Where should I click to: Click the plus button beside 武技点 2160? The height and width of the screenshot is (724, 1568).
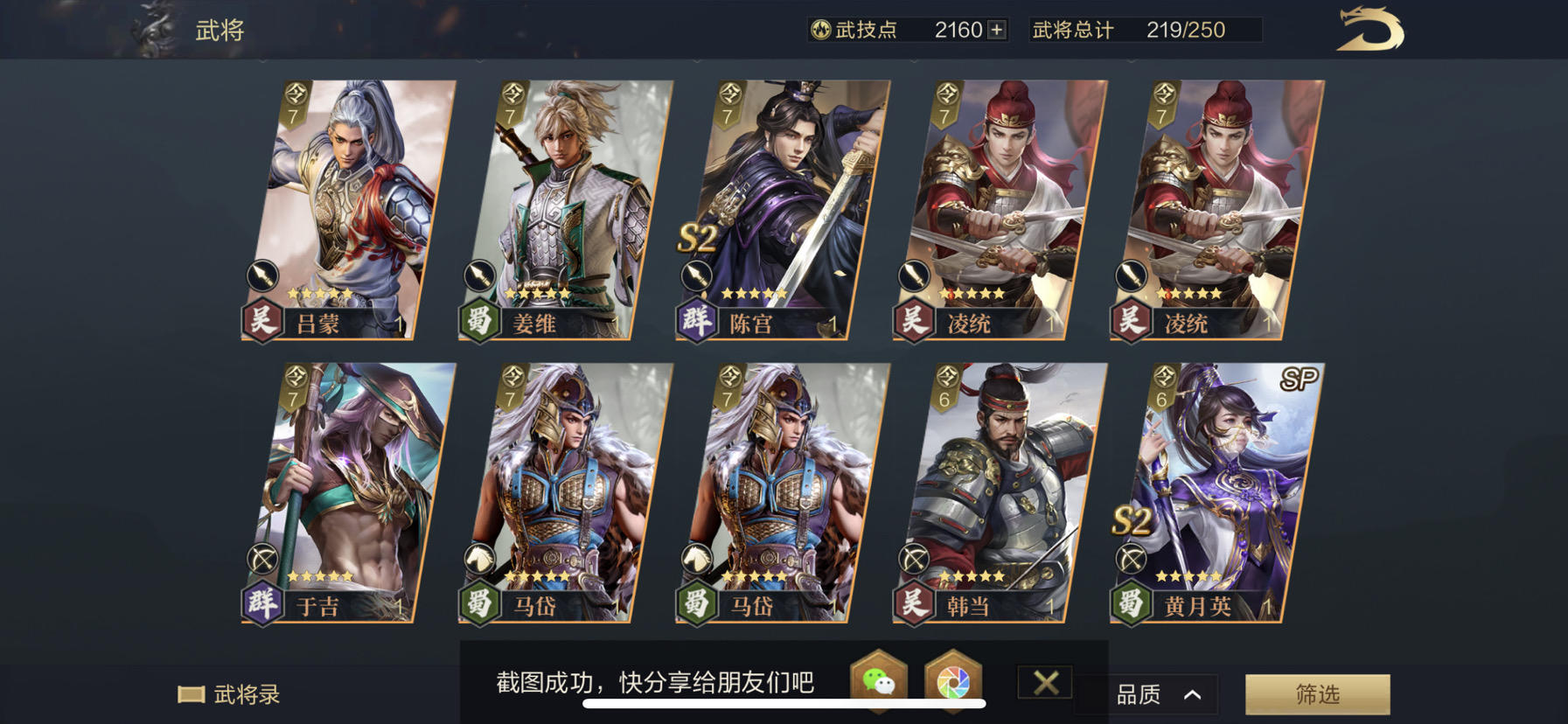(994, 30)
